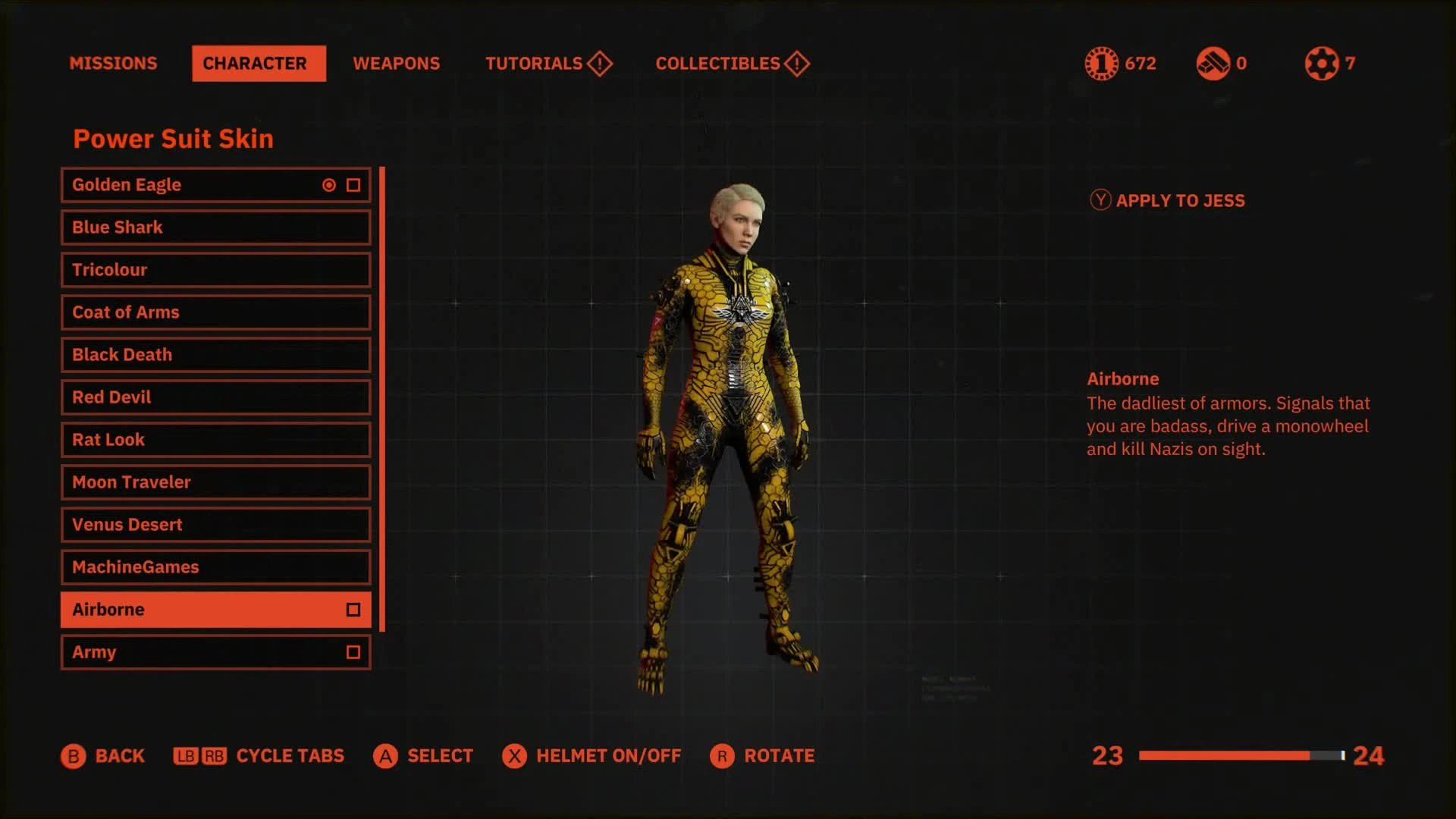
Task: Click the B button icon next to Back
Action: [x=73, y=756]
